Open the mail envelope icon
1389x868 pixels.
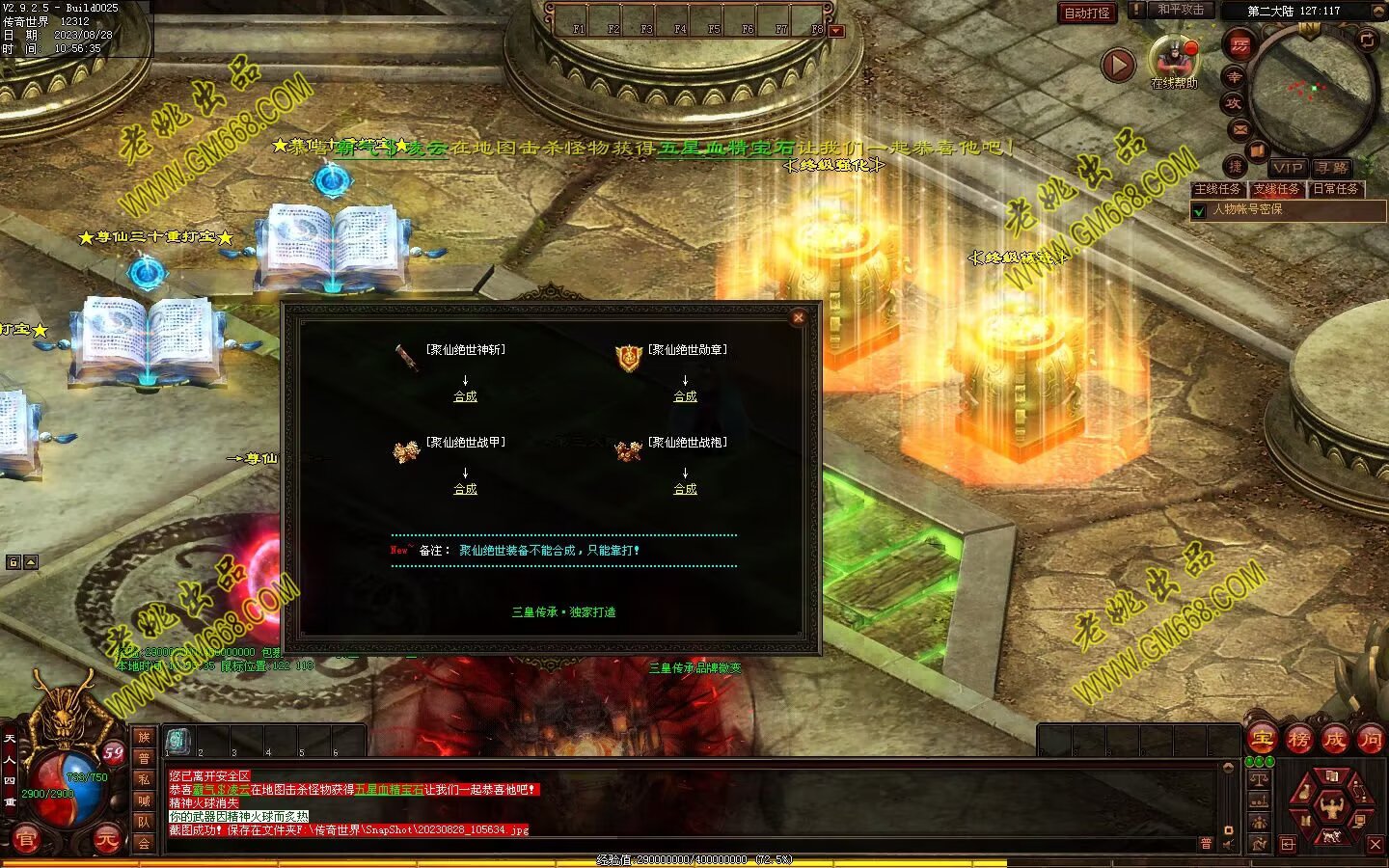1239,129
